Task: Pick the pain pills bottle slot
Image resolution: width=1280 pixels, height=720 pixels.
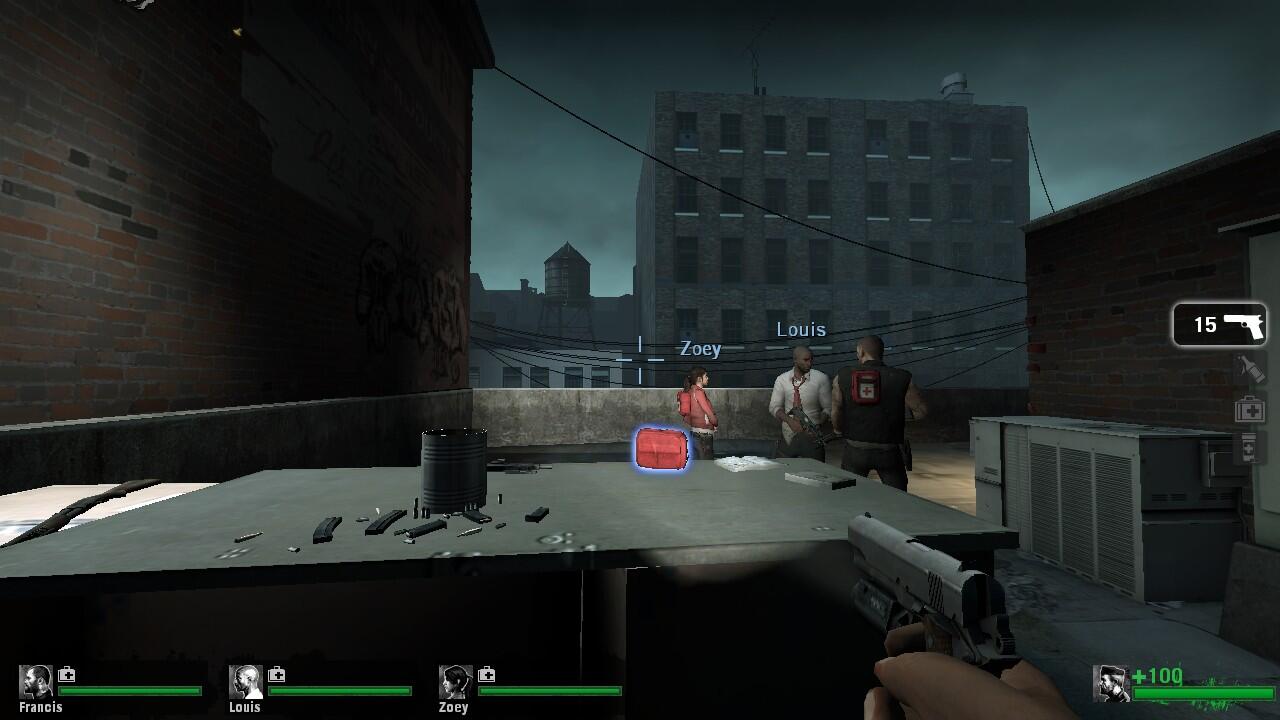Action: click(x=1249, y=448)
